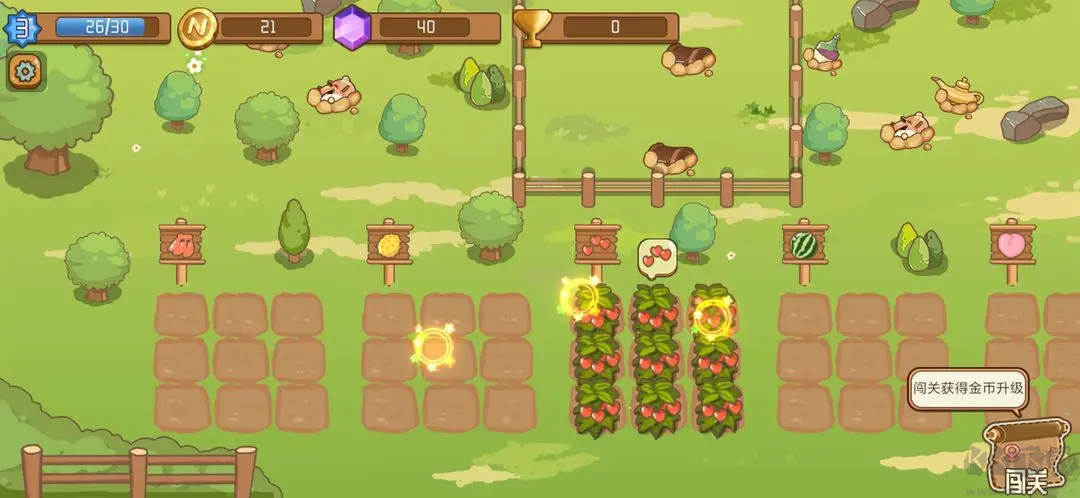Viewport: 1080px width, 498px height.
Task: Open the settings gear menu
Action: pos(24,71)
